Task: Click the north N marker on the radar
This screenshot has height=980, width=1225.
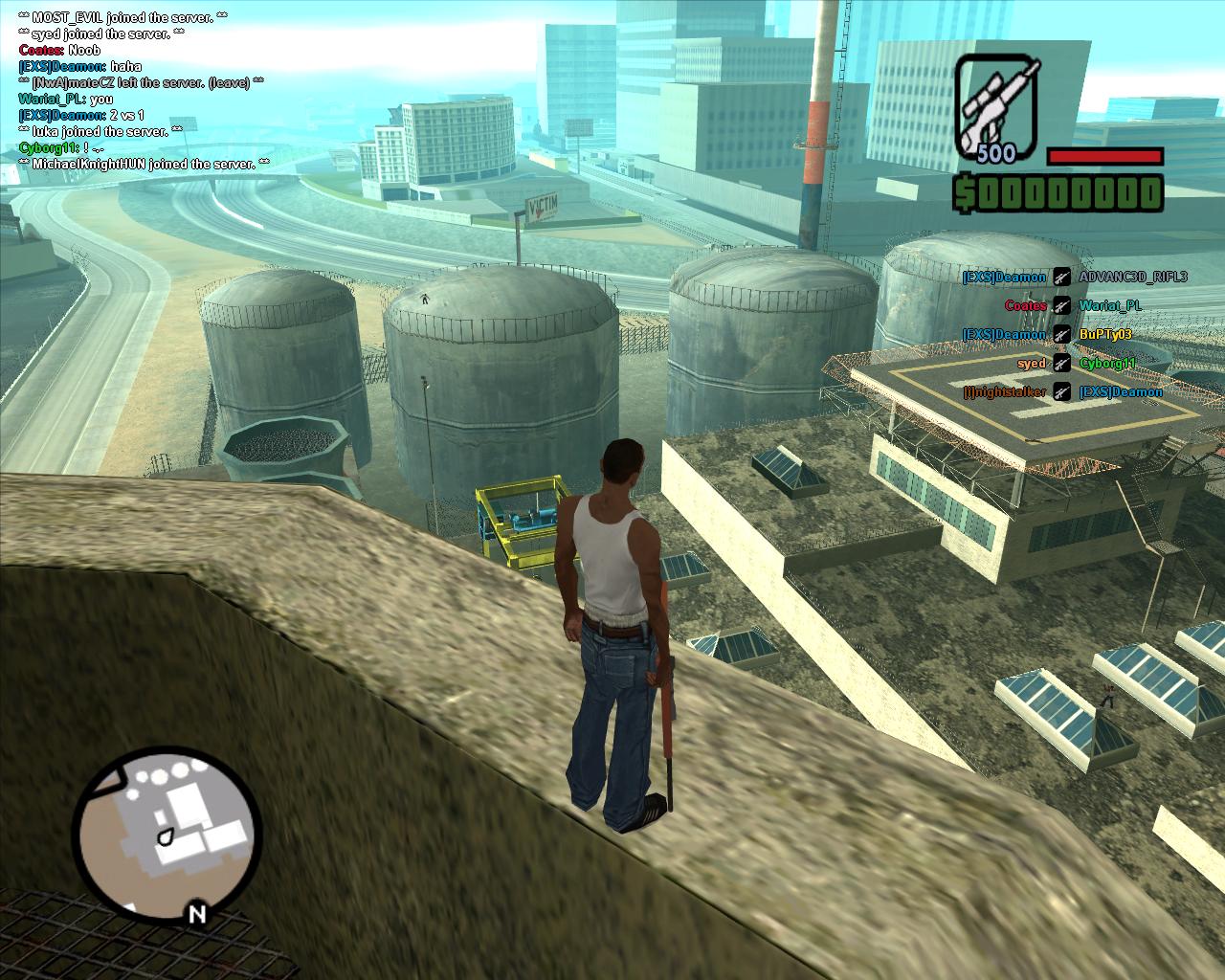Action: click(196, 913)
